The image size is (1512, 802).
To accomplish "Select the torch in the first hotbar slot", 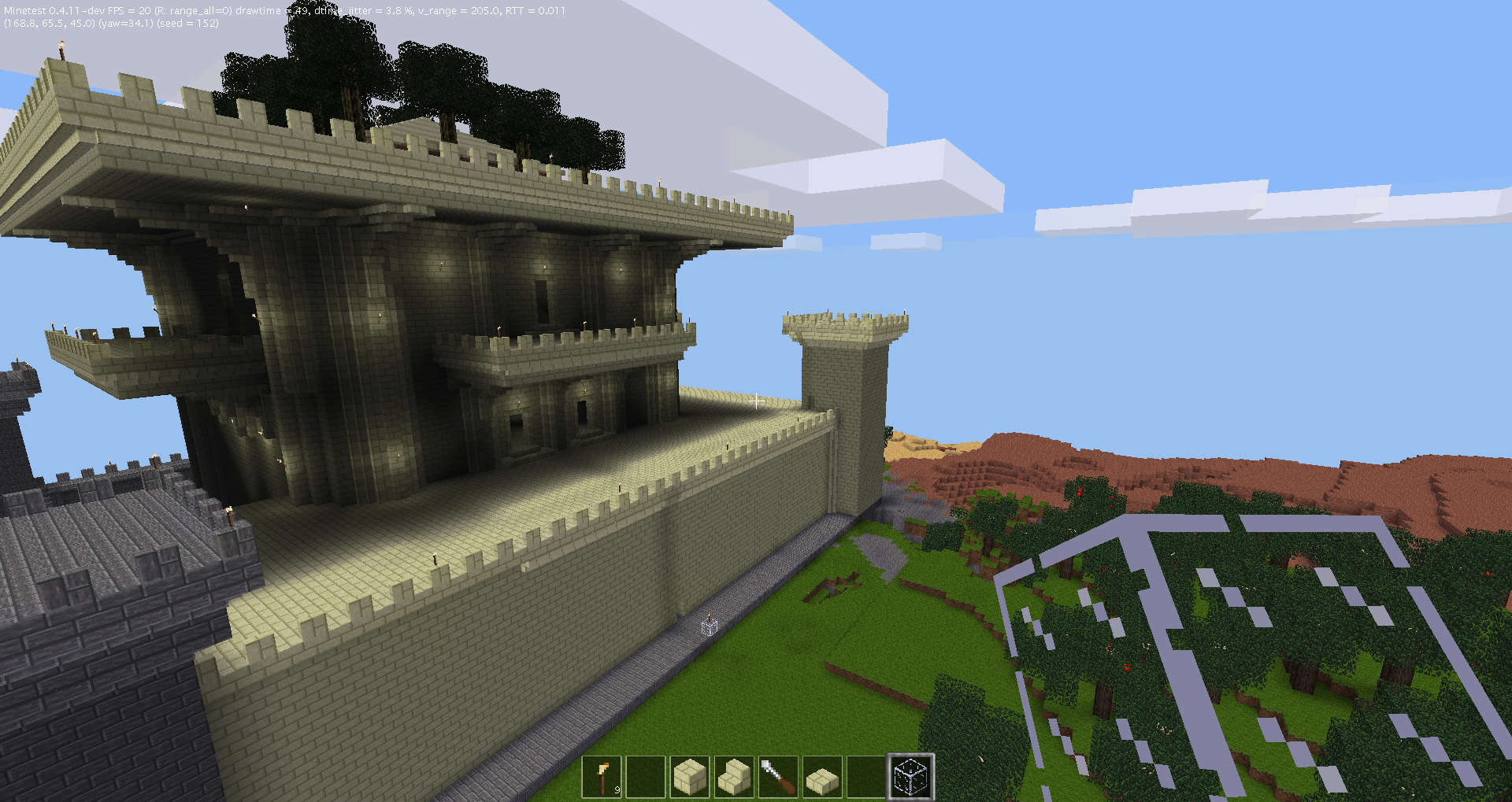I will (601, 775).
